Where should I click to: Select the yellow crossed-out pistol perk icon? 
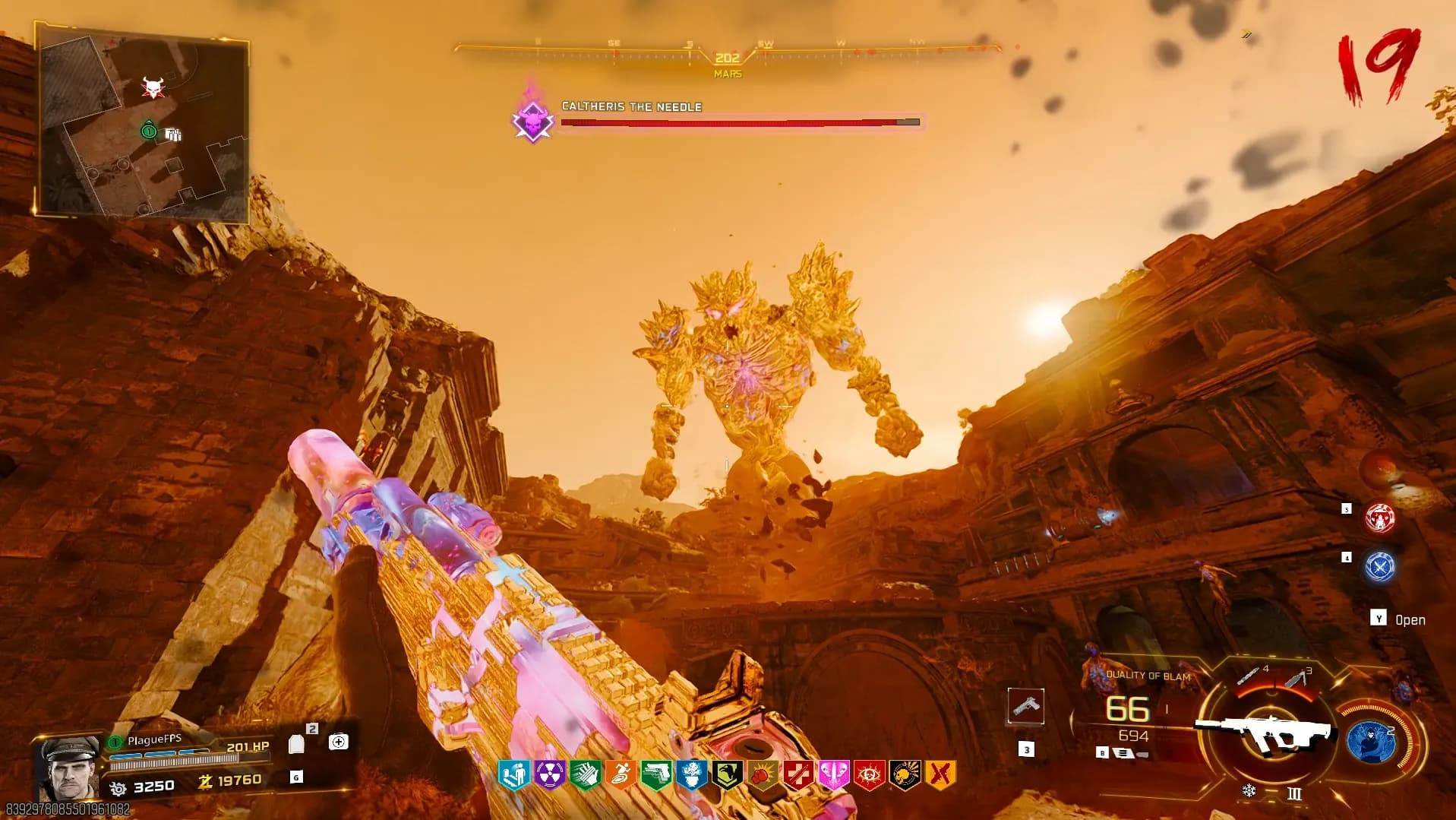(x=940, y=774)
